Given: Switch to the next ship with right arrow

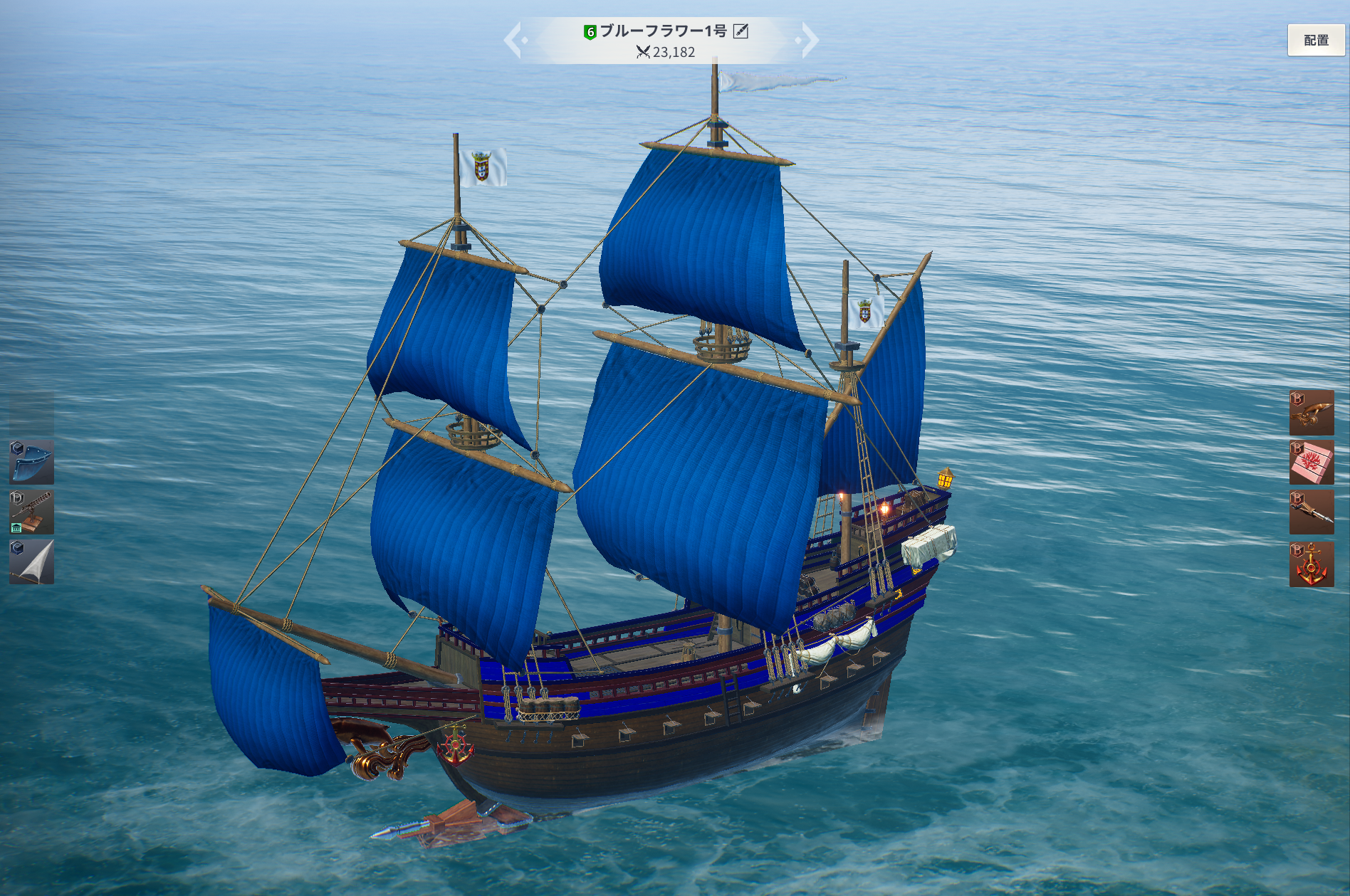Looking at the screenshot, I should 809,40.
